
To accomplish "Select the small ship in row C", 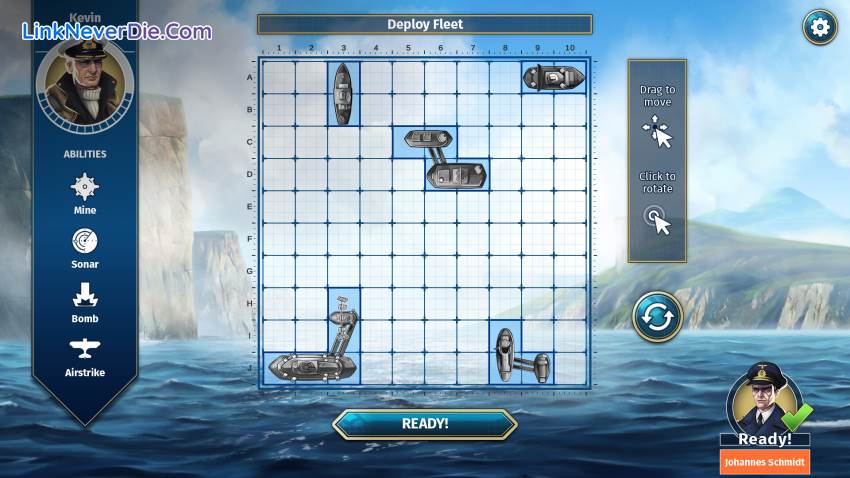I will pyautogui.click(x=424, y=140).
